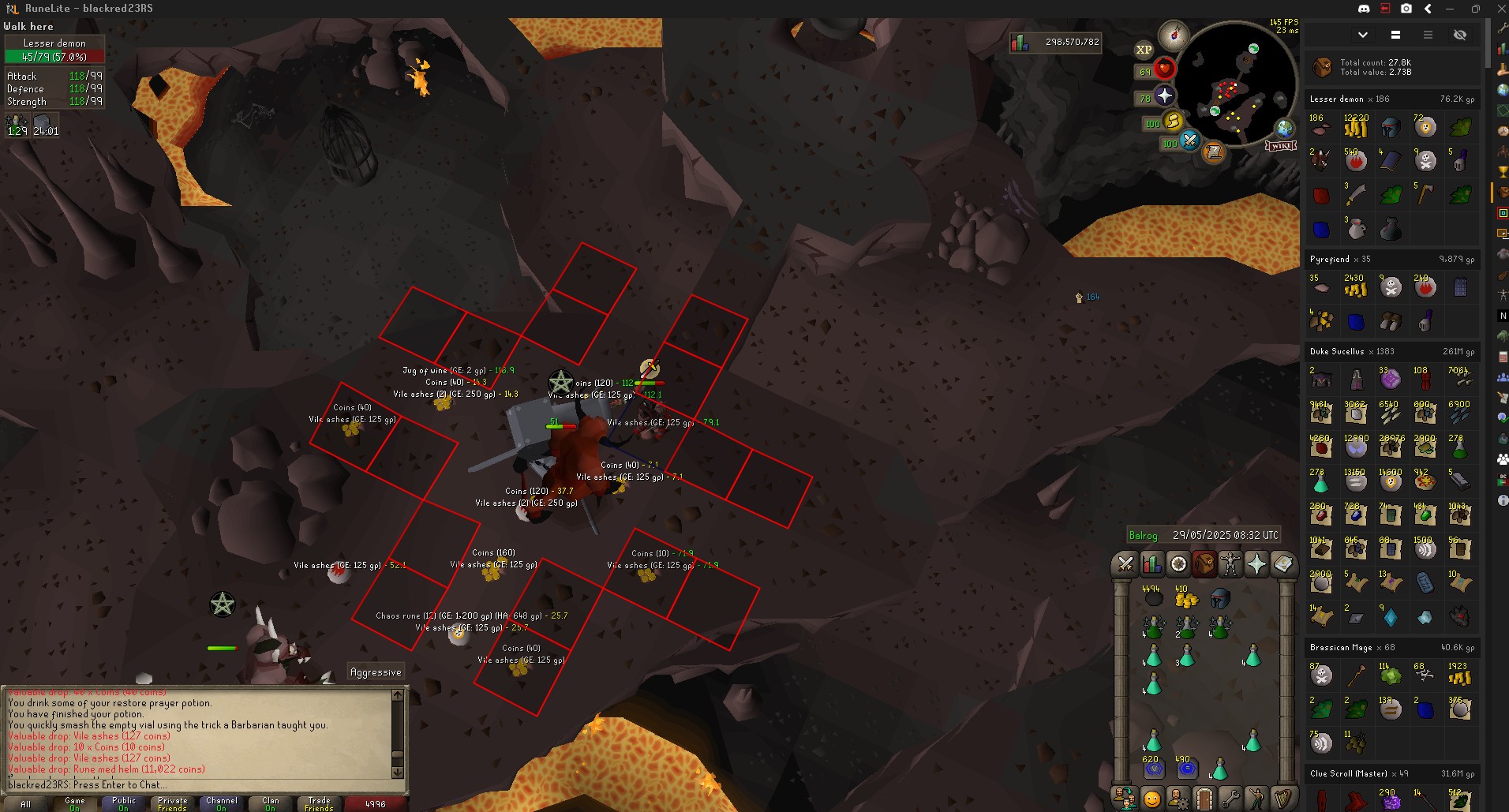The image size is (1509, 812).
Task: Click the Wiki banner button
Action: 1281,146
